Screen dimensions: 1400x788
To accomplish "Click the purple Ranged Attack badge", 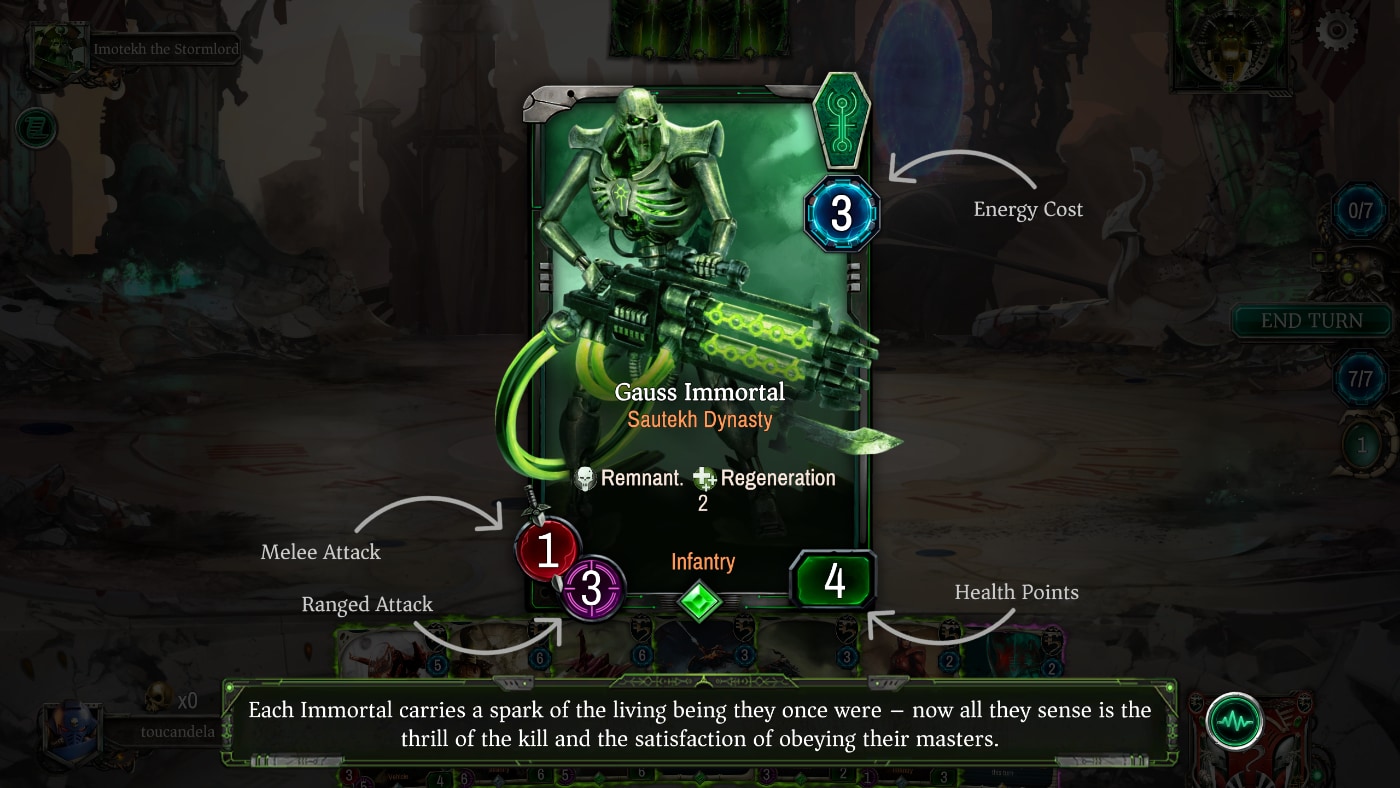I will [x=591, y=590].
